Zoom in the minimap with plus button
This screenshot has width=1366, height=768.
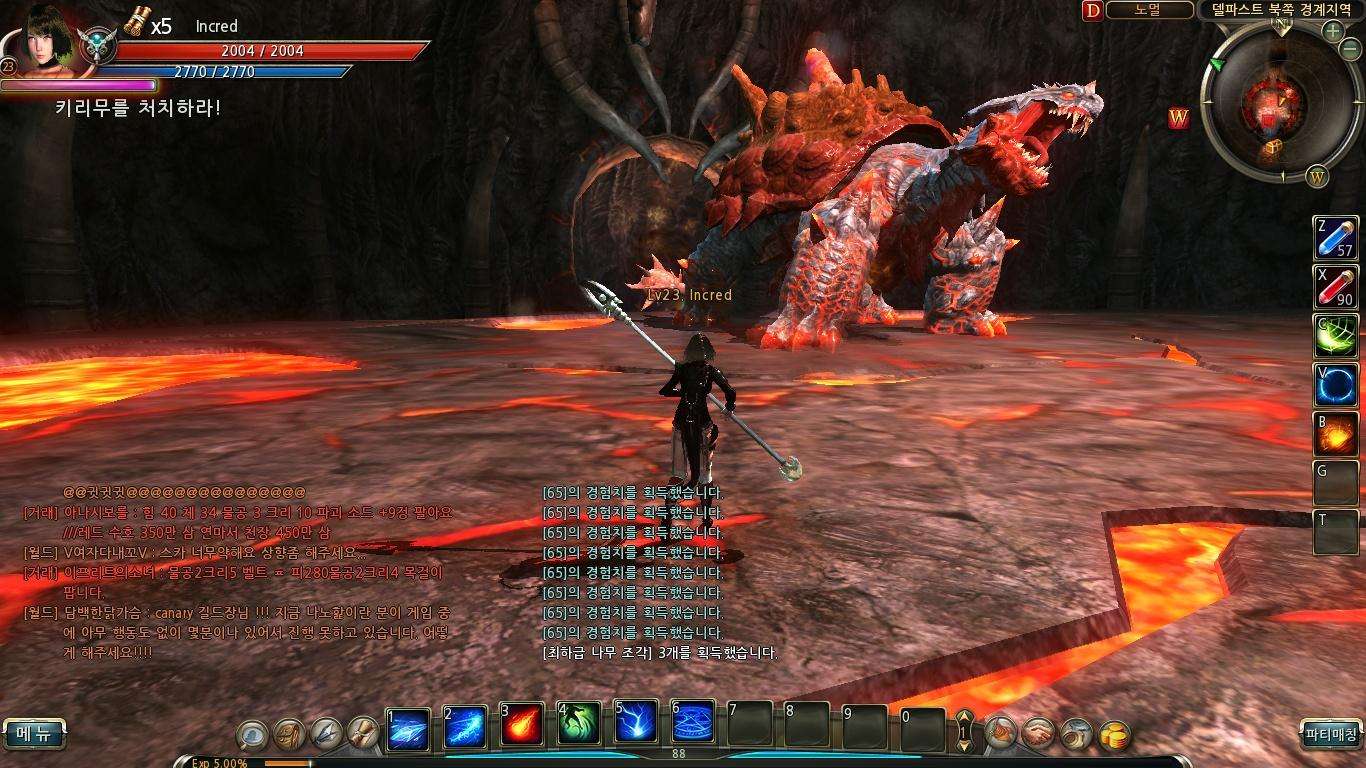pos(1332,31)
